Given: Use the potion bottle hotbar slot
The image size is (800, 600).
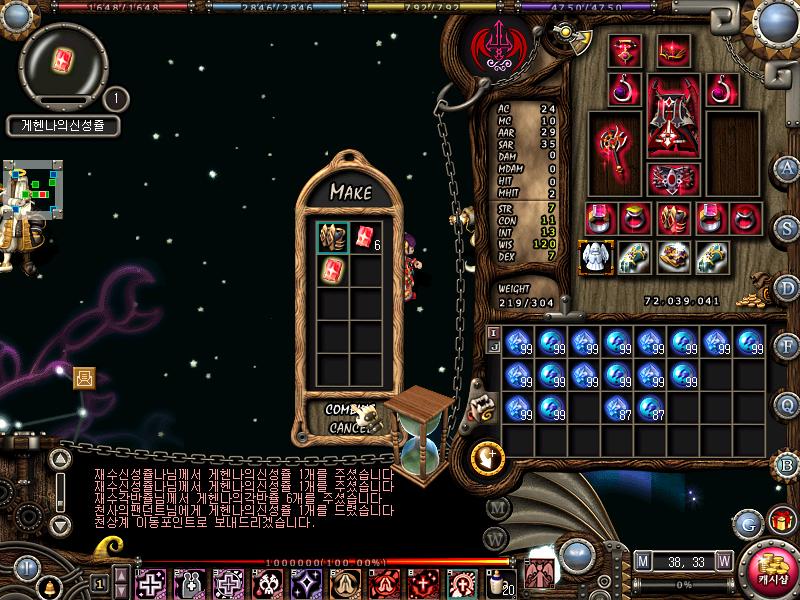Looking at the screenshot, I should [496, 583].
